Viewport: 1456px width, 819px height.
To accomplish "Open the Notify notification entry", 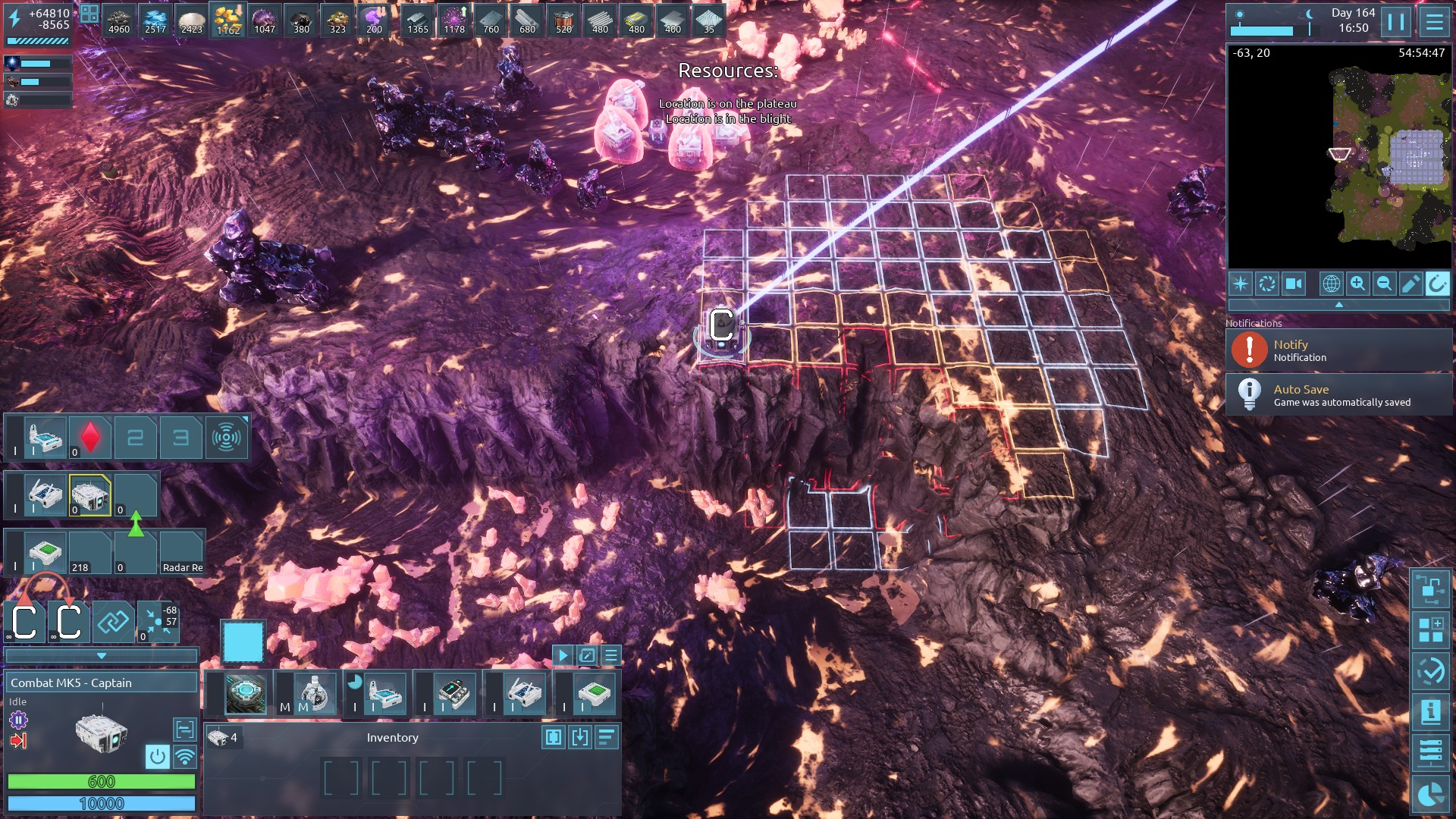I will coord(1338,350).
